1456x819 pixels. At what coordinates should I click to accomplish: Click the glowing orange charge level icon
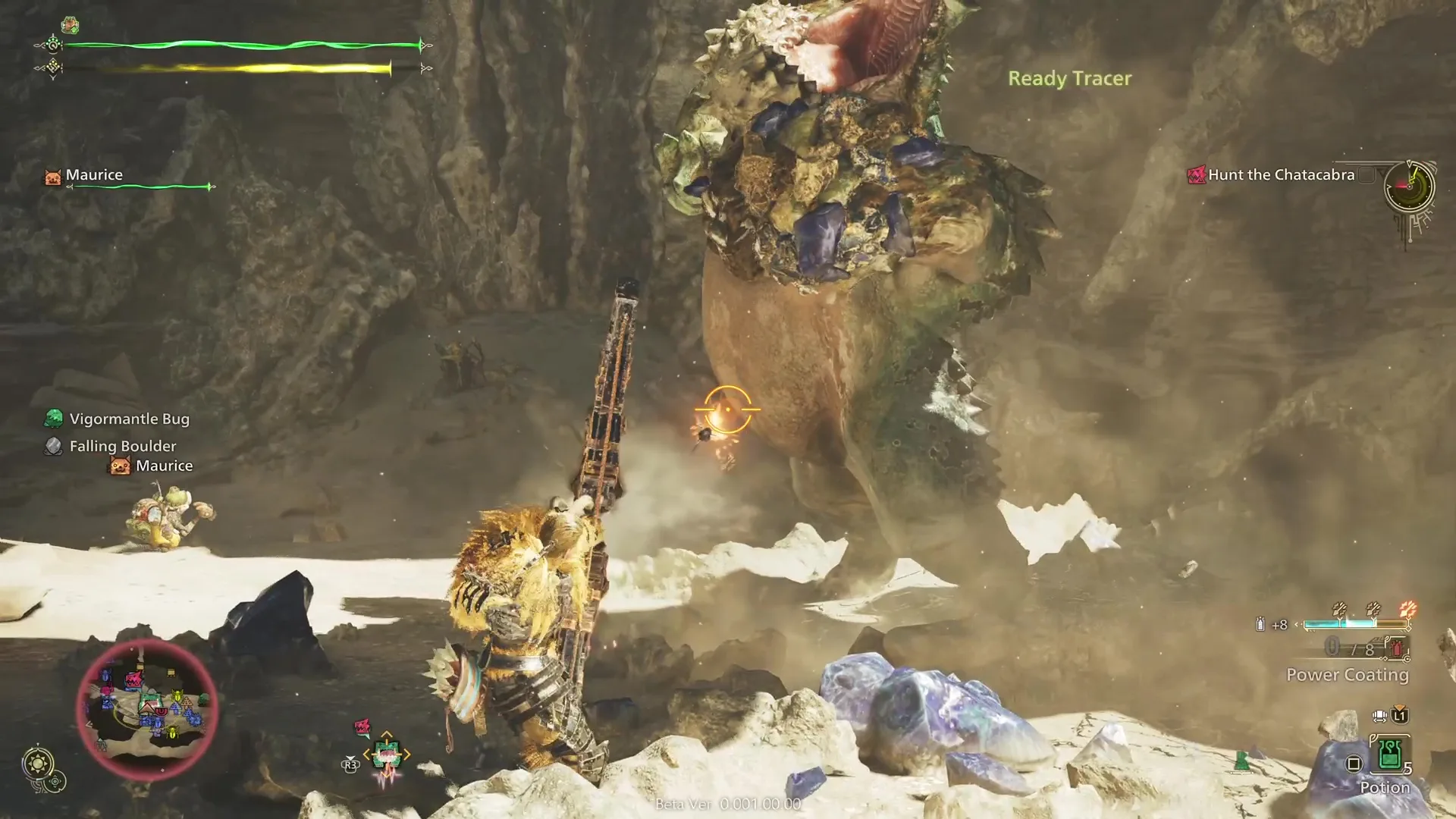(1407, 610)
